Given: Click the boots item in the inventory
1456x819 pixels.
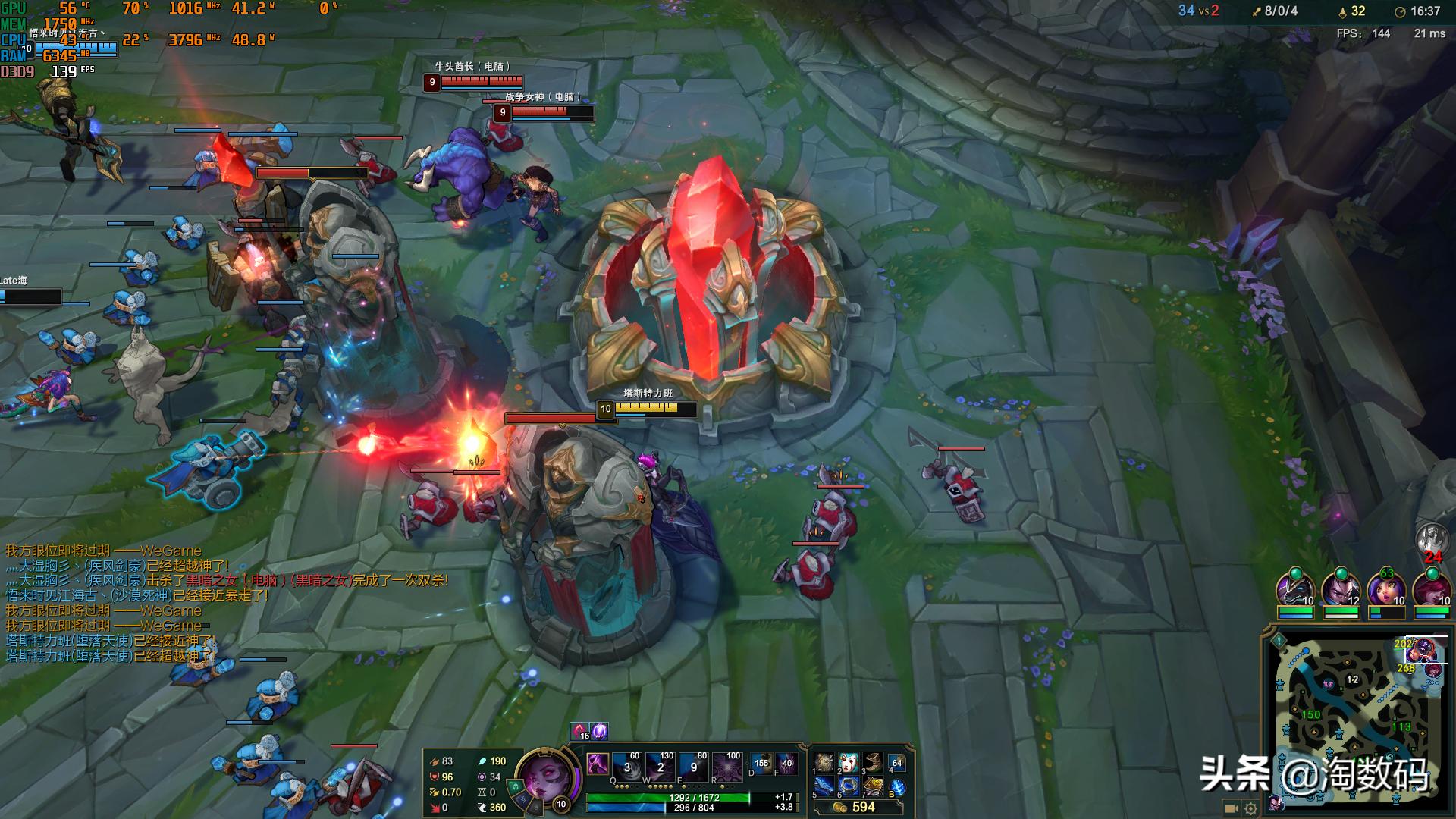Looking at the screenshot, I should click(873, 763).
